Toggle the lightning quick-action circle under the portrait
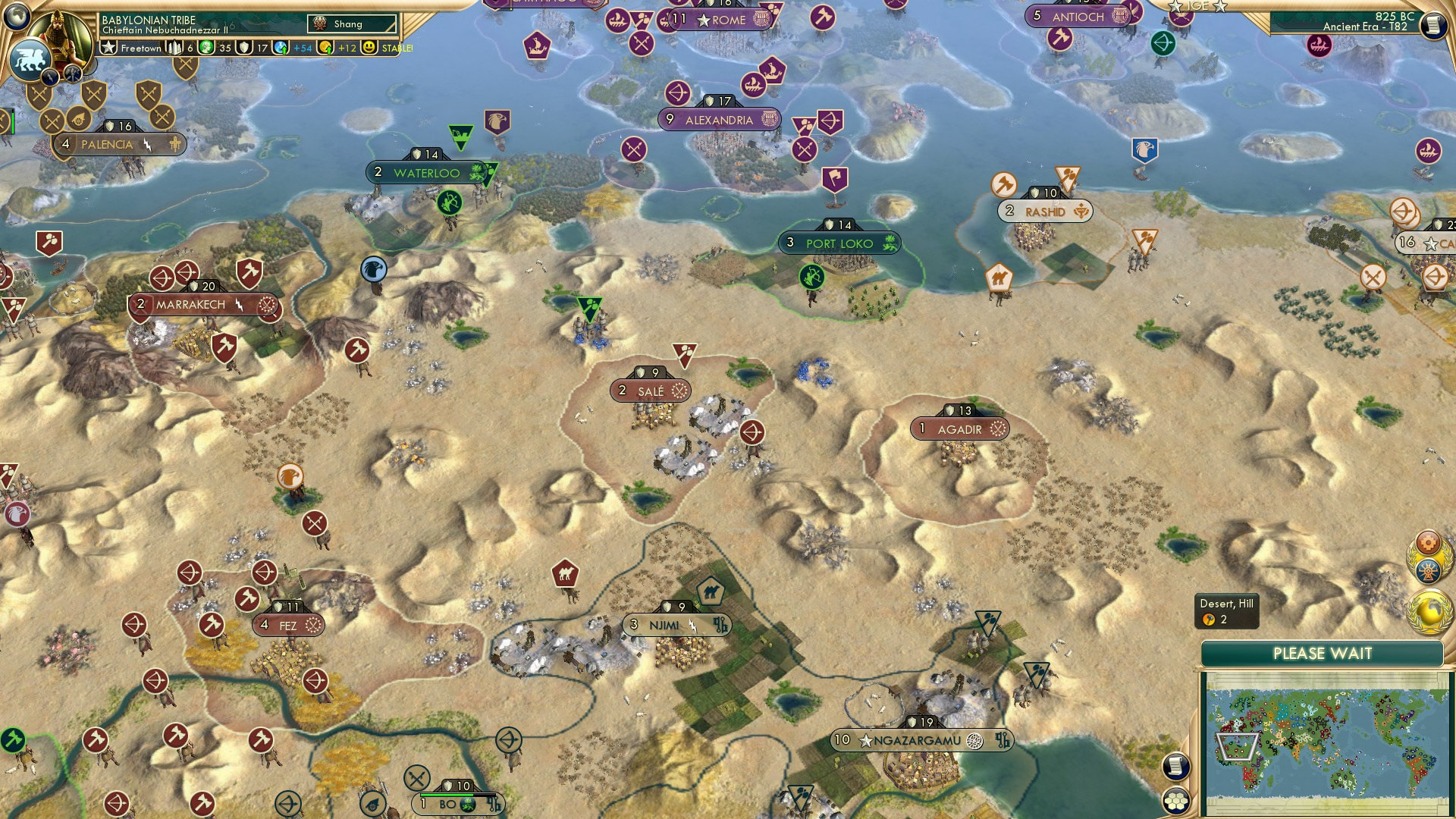Image resolution: width=1456 pixels, height=819 pixels. (50, 77)
